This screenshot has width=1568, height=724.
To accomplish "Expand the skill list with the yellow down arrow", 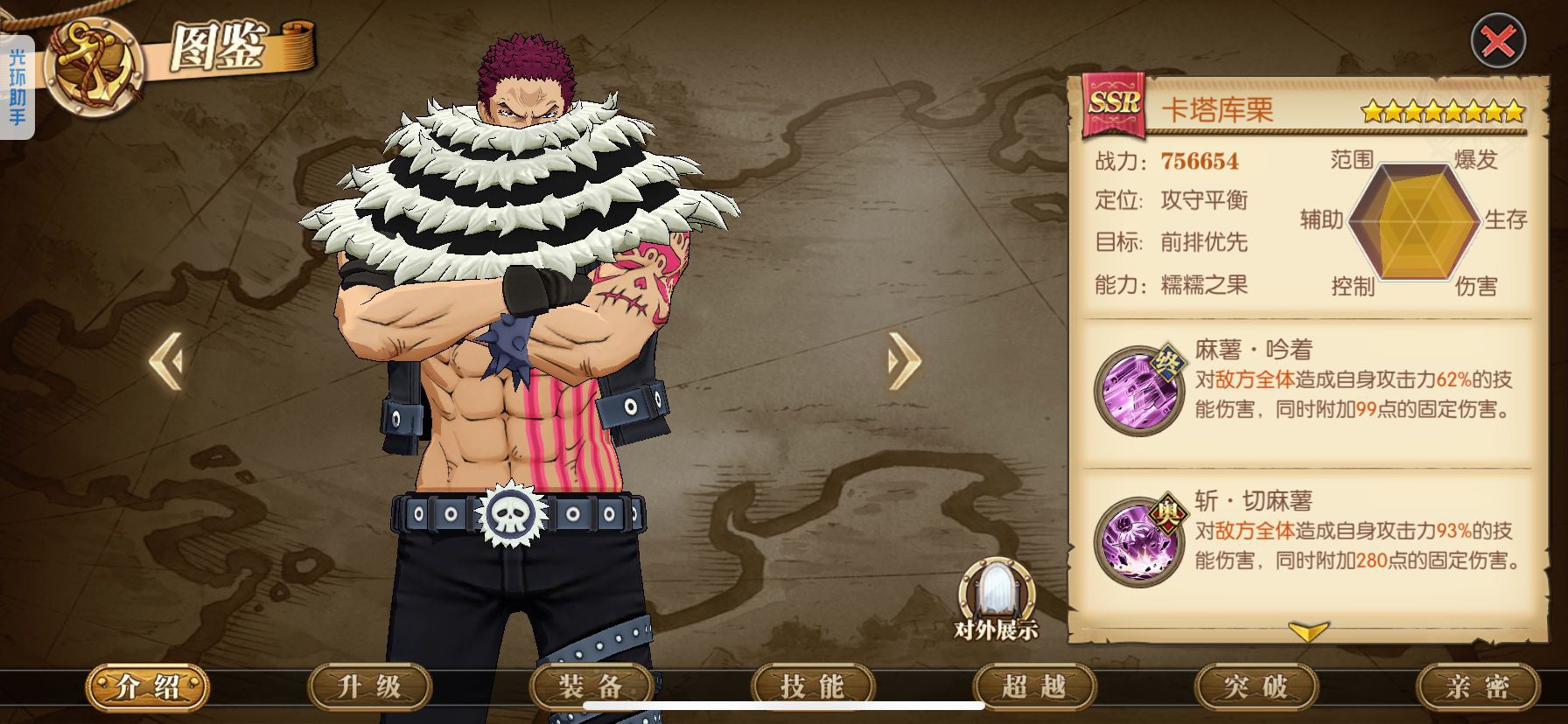I will click(x=1308, y=631).
